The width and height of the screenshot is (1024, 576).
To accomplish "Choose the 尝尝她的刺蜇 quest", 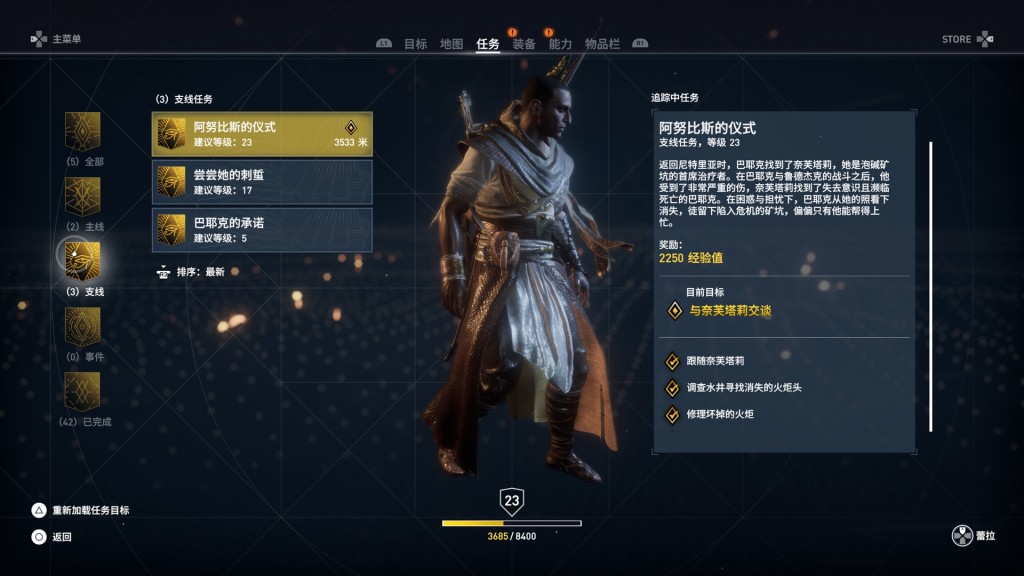I will (x=262, y=182).
